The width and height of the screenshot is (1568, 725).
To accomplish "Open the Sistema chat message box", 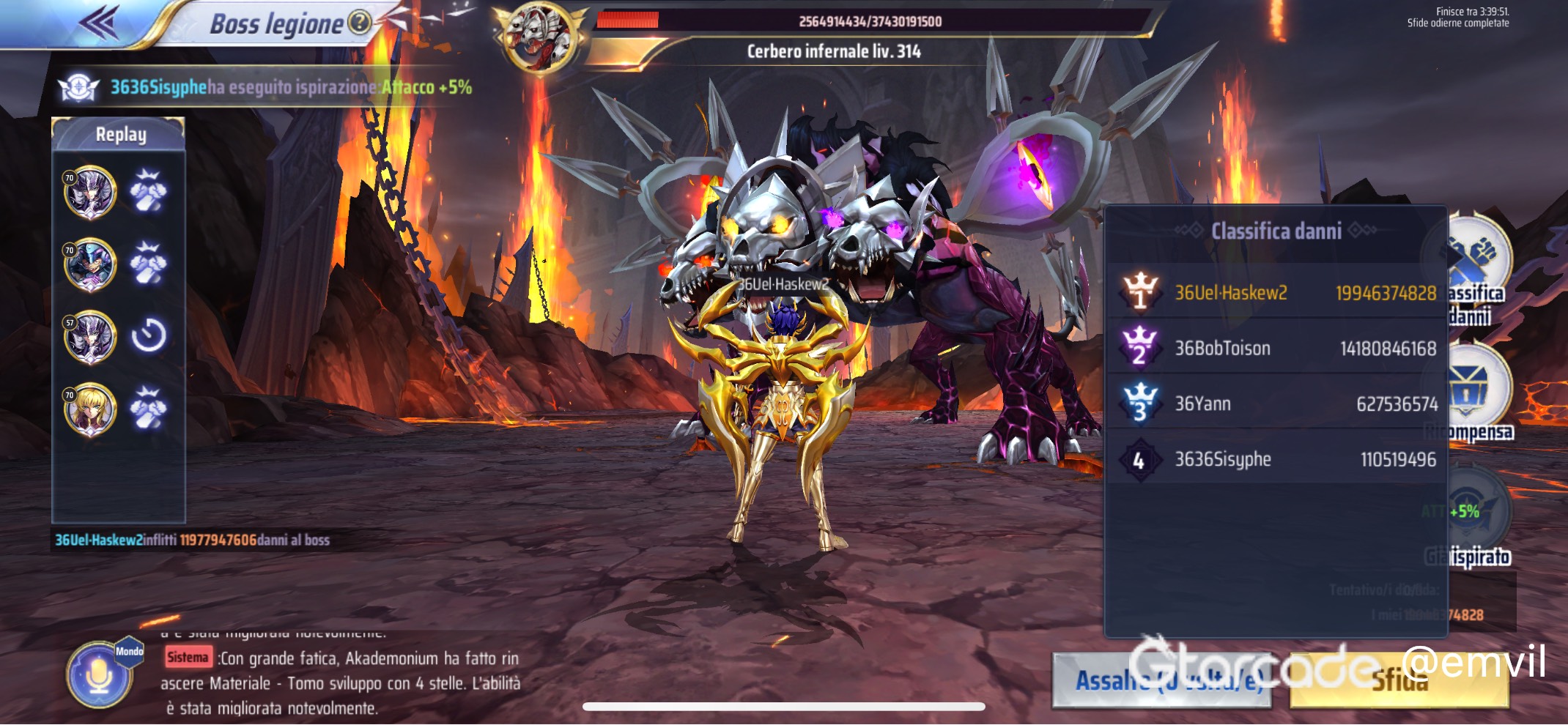I will (x=341, y=683).
